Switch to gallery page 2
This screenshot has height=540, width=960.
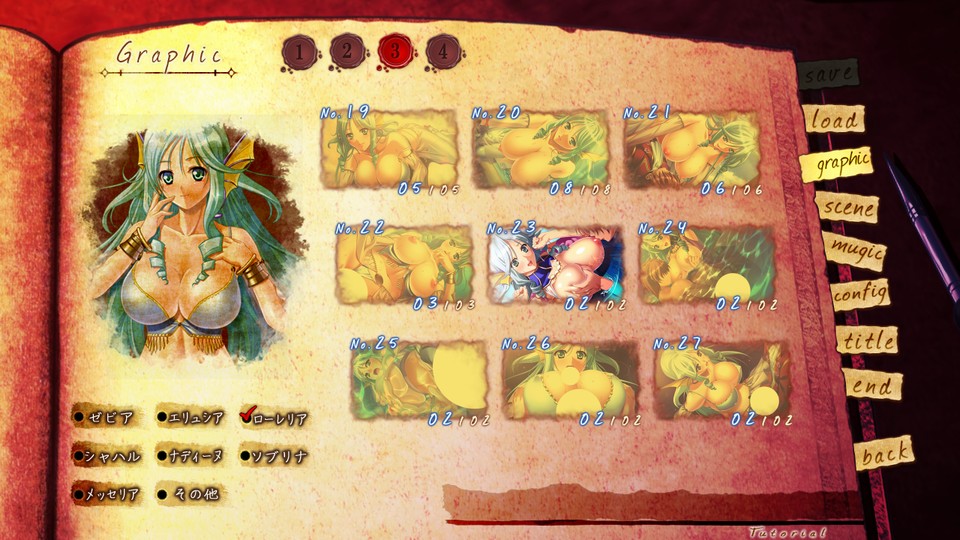point(346,51)
